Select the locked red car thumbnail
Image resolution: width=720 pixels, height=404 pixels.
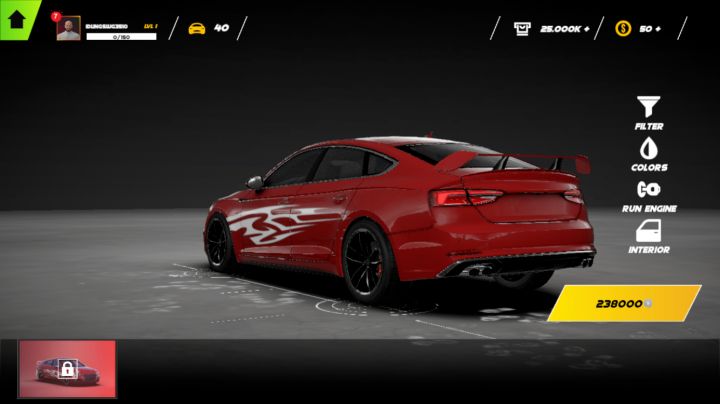pyautogui.click(x=67, y=369)
